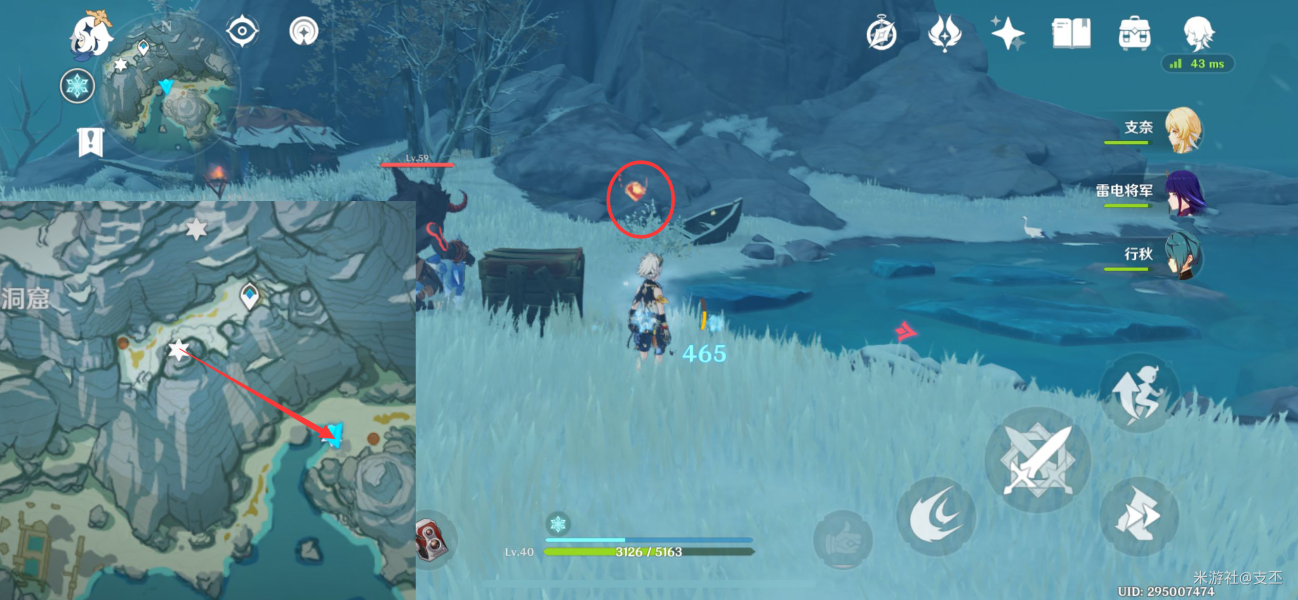Open the winged battle pass icon
Image resolution: width=1298 pixels, height=600 pixels.
pyautogui.click(x=944, y=34)
